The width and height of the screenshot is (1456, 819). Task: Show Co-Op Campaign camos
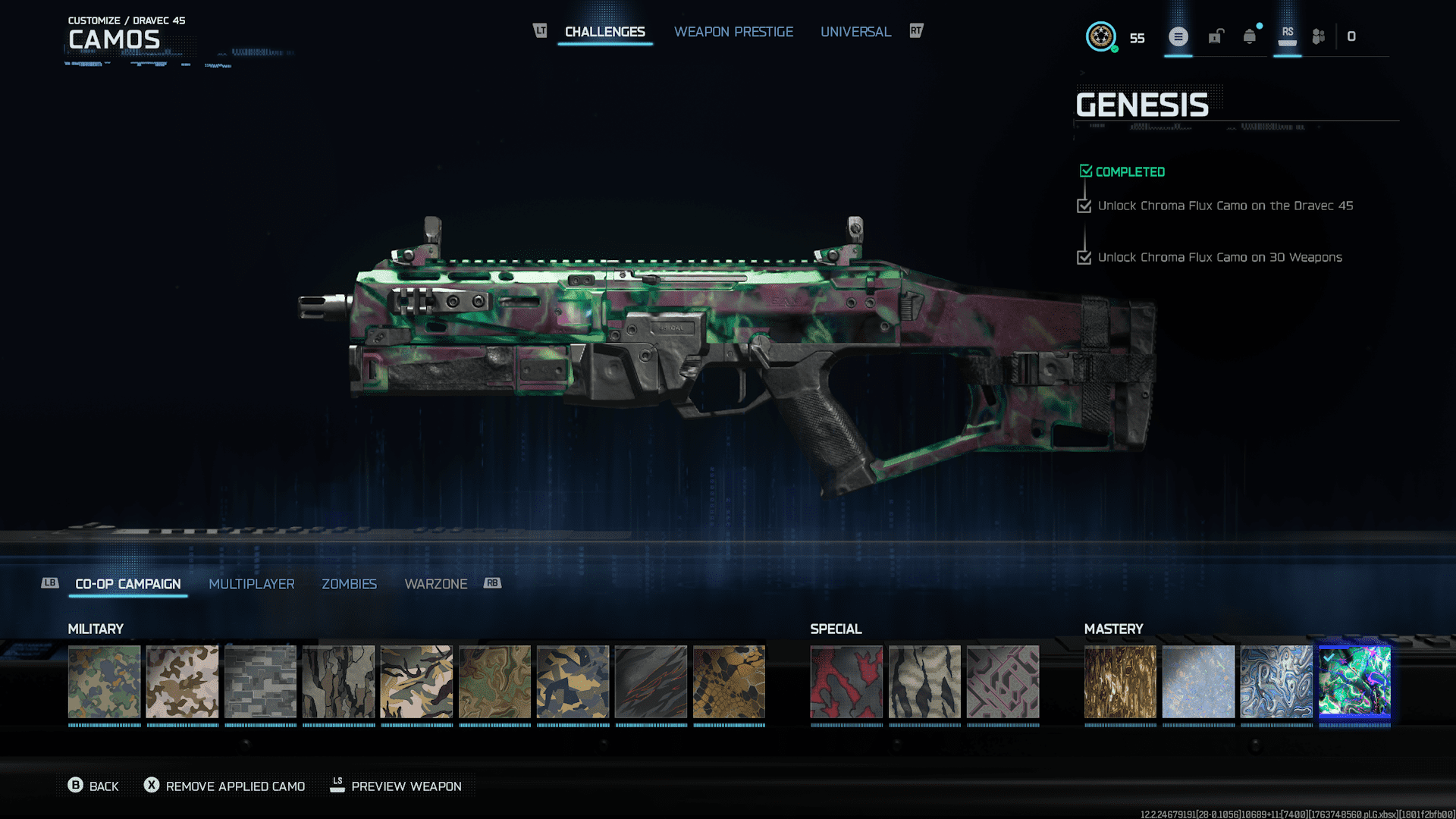point(128,584)
